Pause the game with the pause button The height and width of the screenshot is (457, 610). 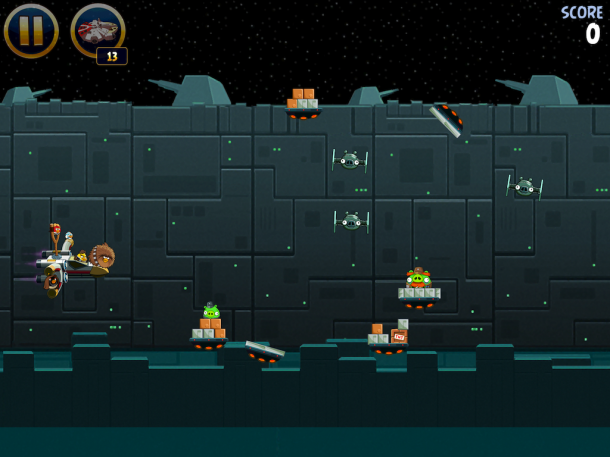(x=31, y=31)
